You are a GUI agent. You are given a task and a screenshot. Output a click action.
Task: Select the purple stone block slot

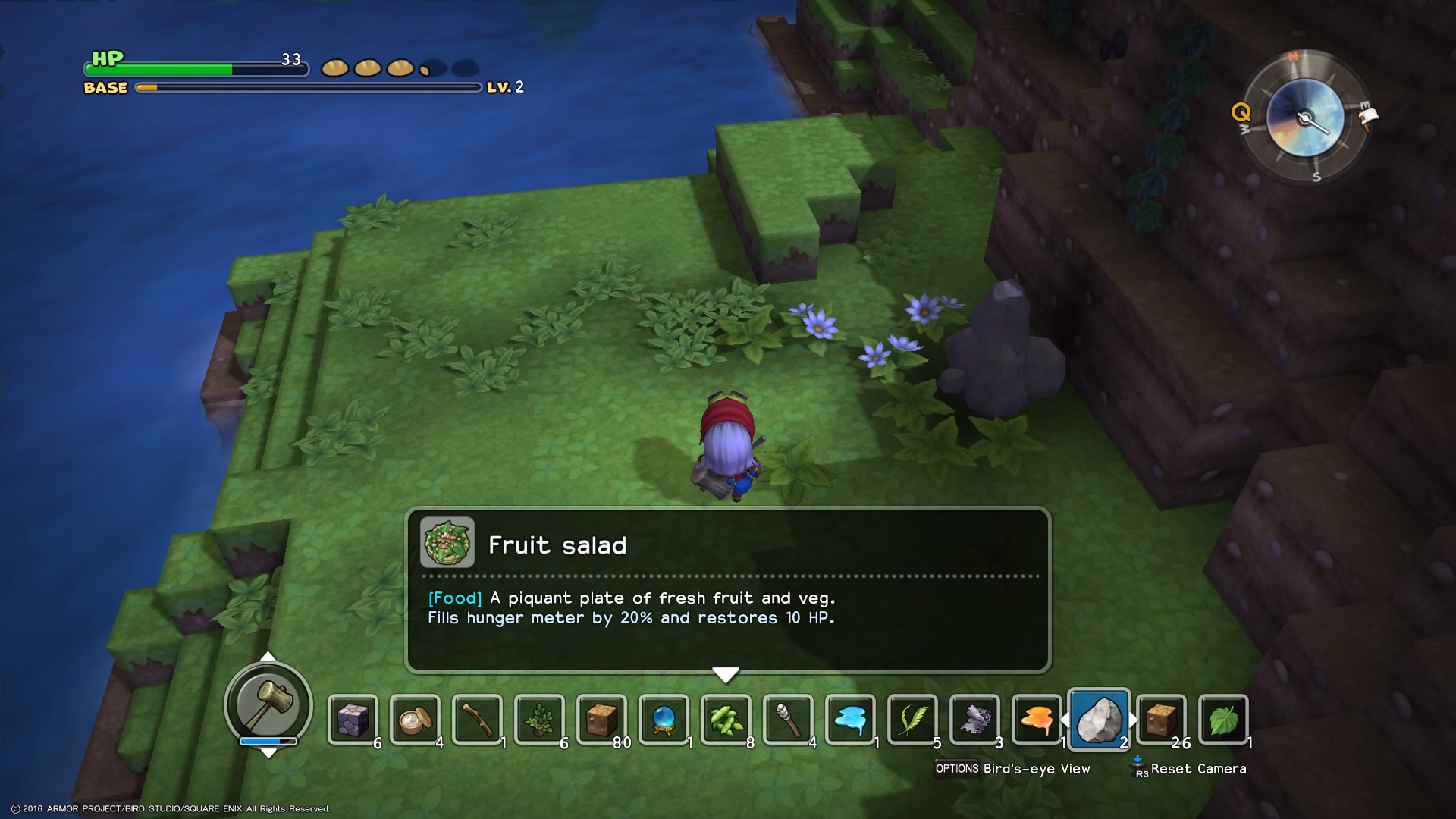click(353, 719)
